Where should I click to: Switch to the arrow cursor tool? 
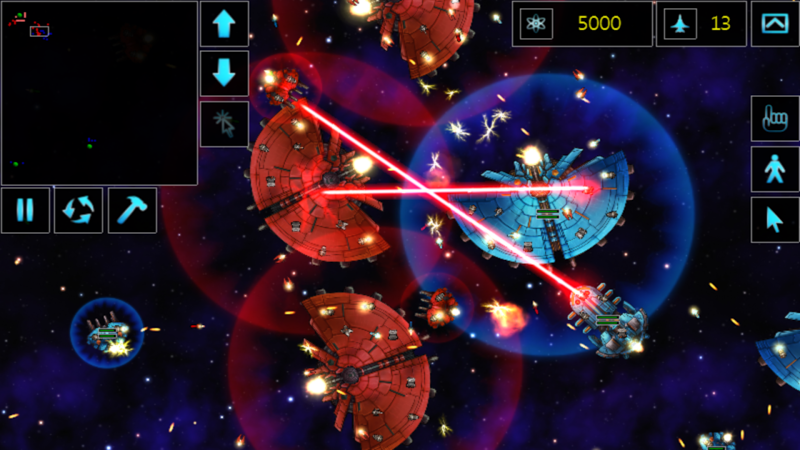775,219
